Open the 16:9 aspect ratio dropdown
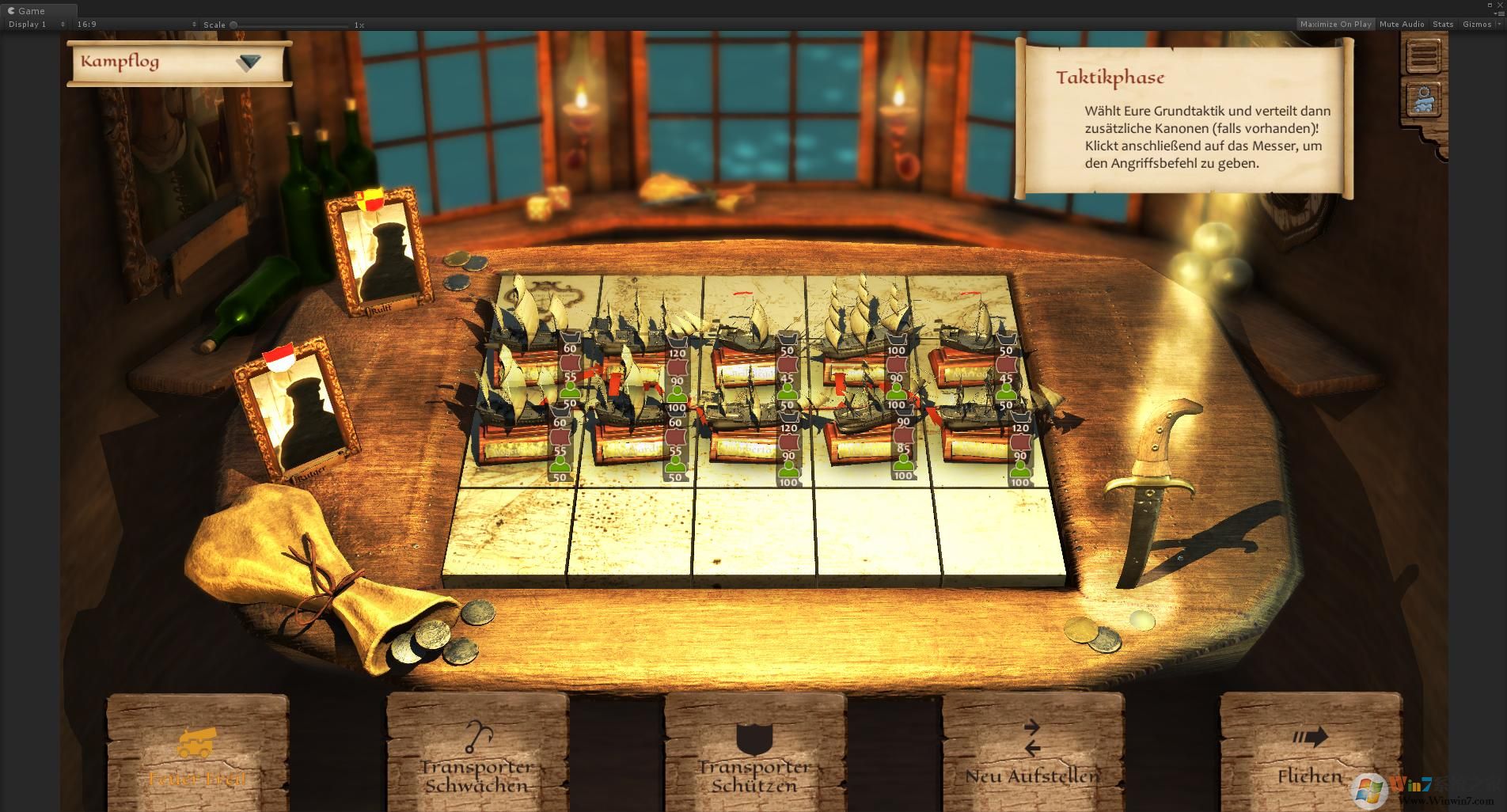Image resolution: width=1507 pixels, height=812 pixels. click(x=136, y=25)
